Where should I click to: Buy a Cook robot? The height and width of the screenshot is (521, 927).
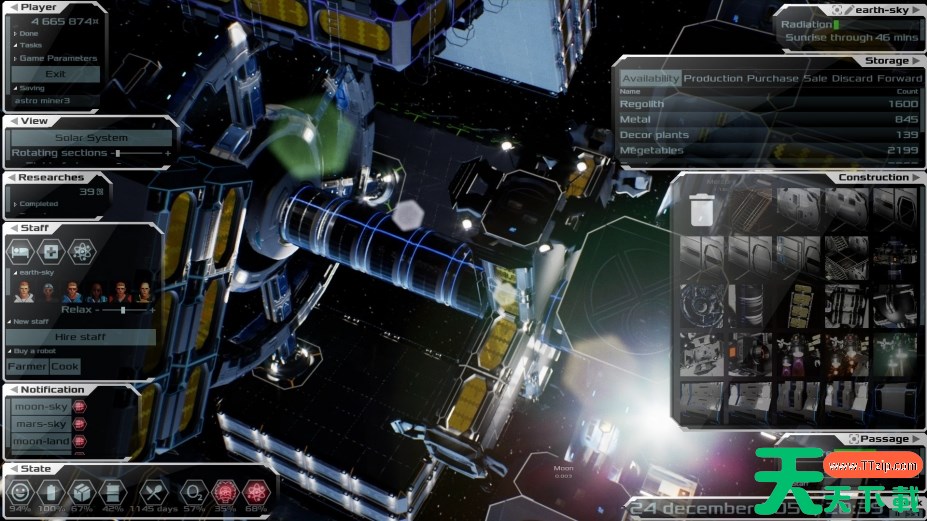[x=65, y=367]
